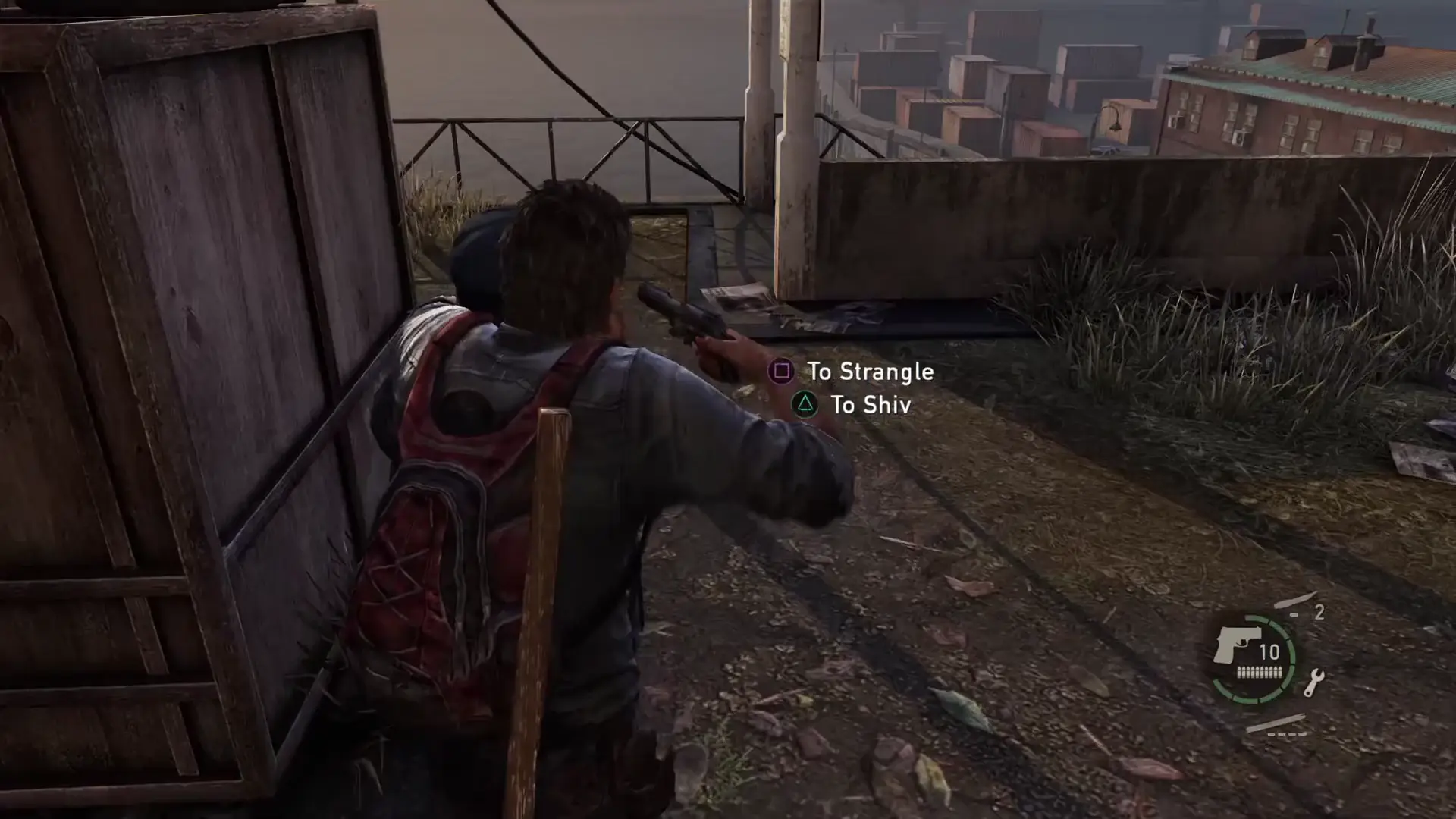Viewport: 1456px width, 819px height.
Task: Select the melee weapon icon below the HUD
Action: pyautogui.click(x=1278, y=723)
